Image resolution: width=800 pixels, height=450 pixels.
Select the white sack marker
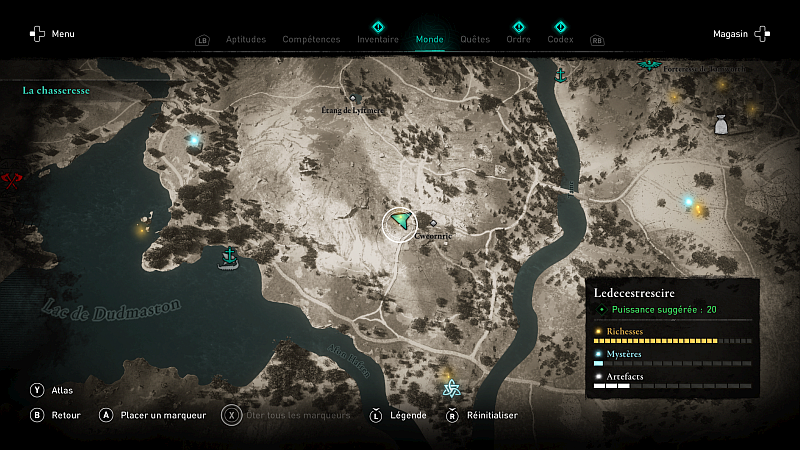tap(720, 124)
